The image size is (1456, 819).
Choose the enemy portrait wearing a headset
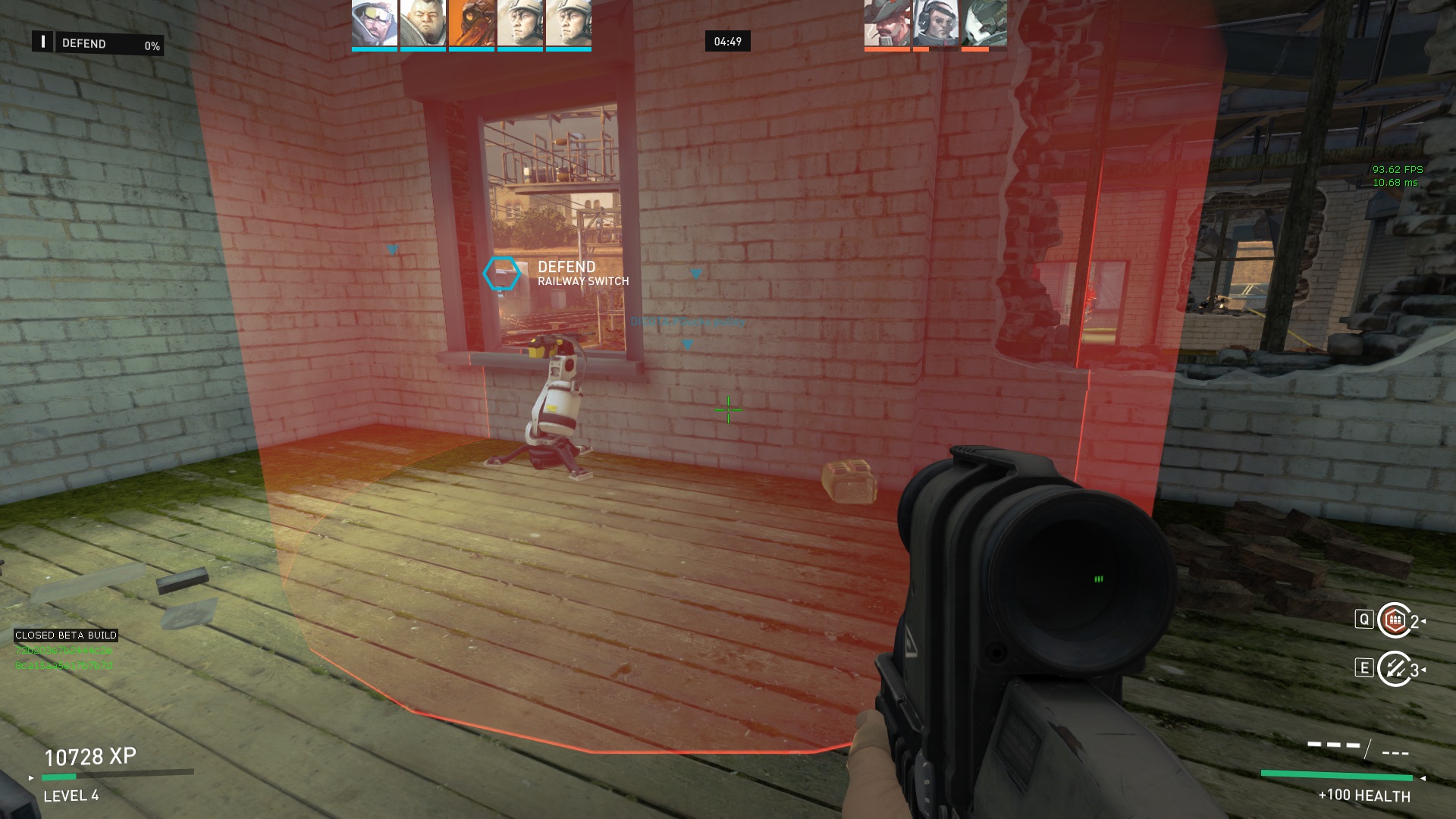pyautogui.click(x=936, y=23)
